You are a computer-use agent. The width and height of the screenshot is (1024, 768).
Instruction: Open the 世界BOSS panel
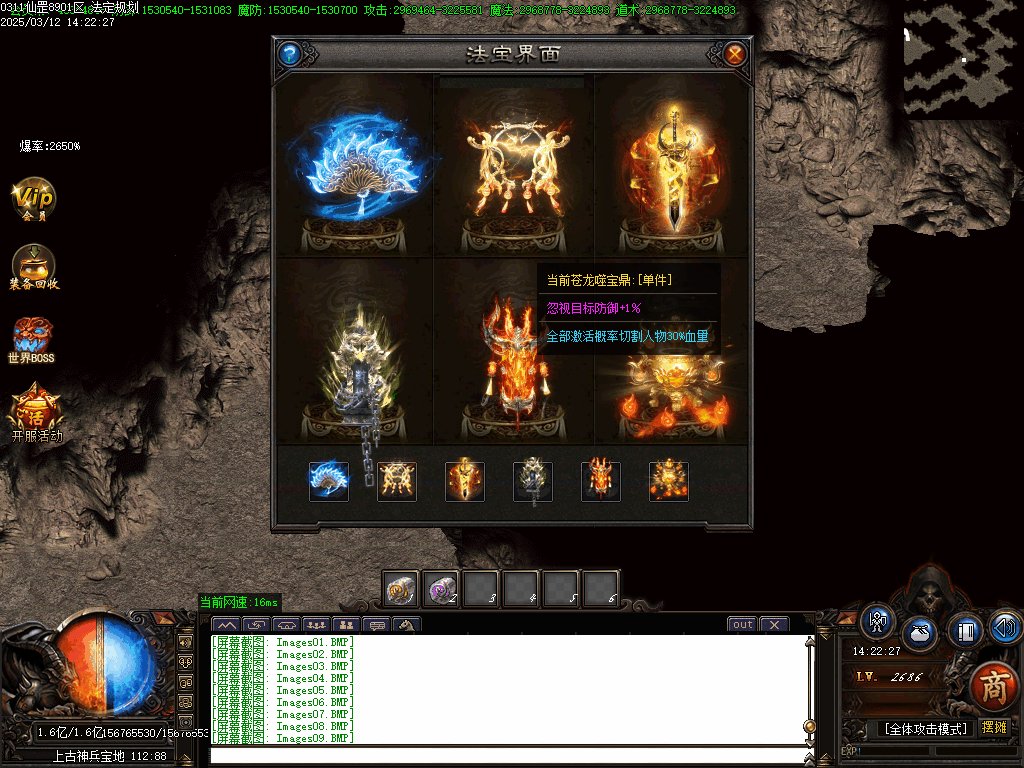click(32, 340)
